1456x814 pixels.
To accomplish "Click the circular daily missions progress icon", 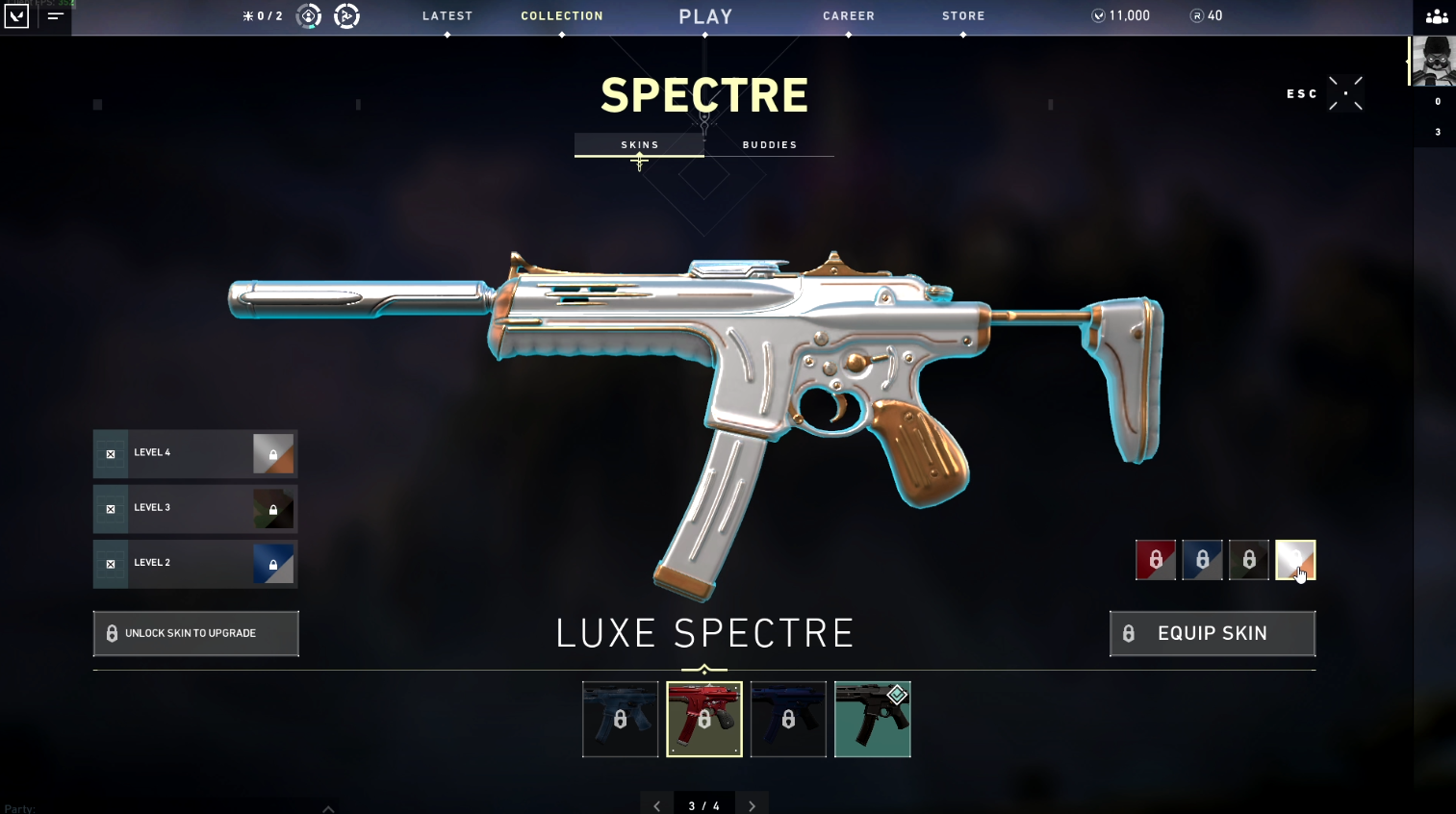I will (308, 15).
